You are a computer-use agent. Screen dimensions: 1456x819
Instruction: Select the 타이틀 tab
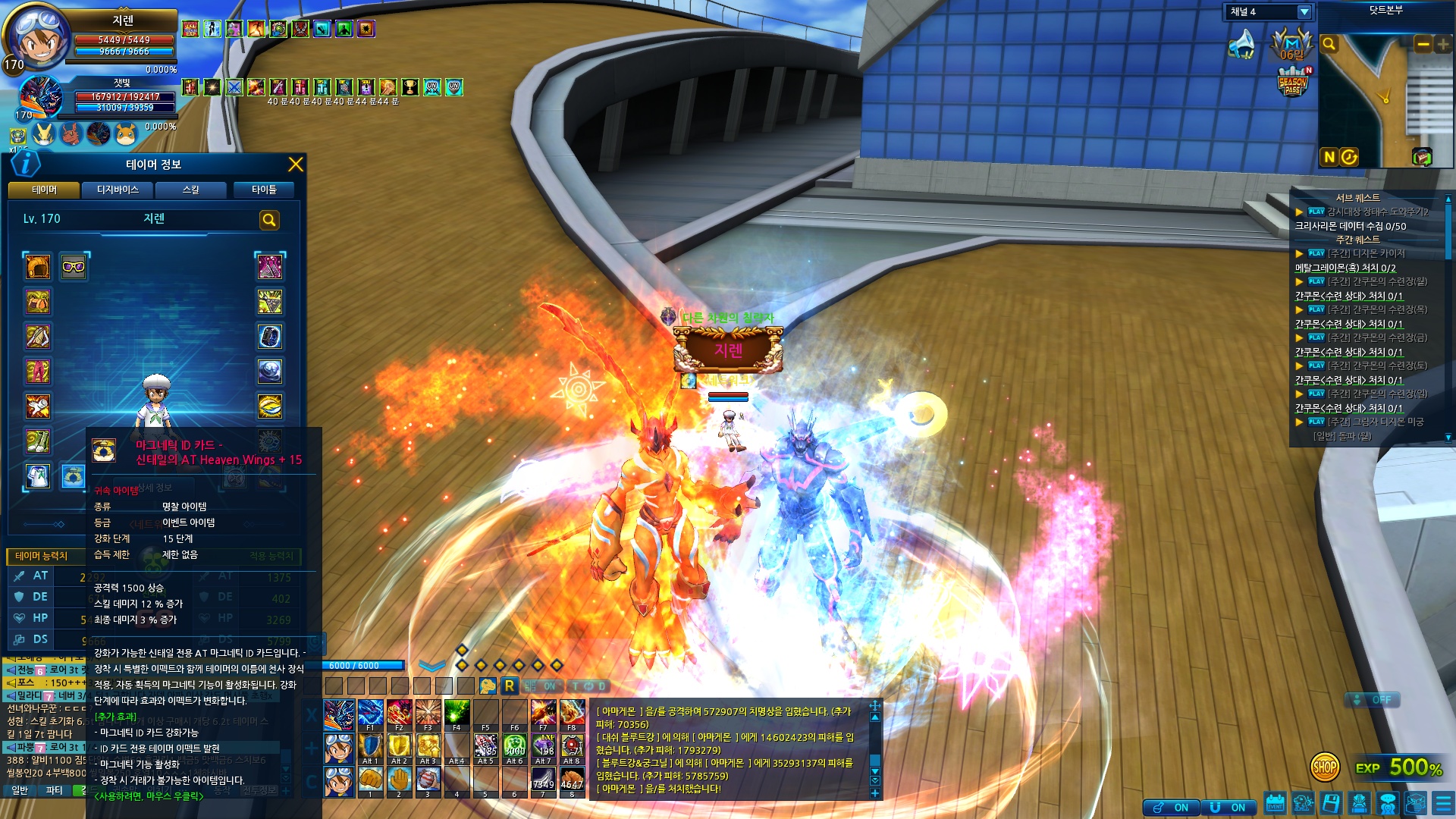click(264, 190)
